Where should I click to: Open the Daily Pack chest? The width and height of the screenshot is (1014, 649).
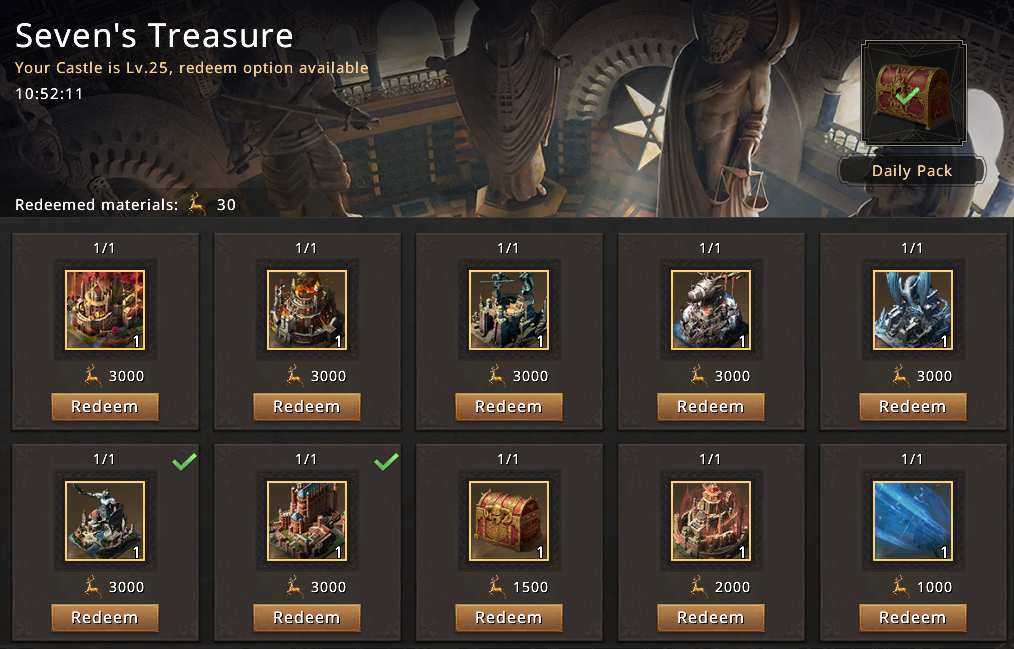(x=913, y=95)
